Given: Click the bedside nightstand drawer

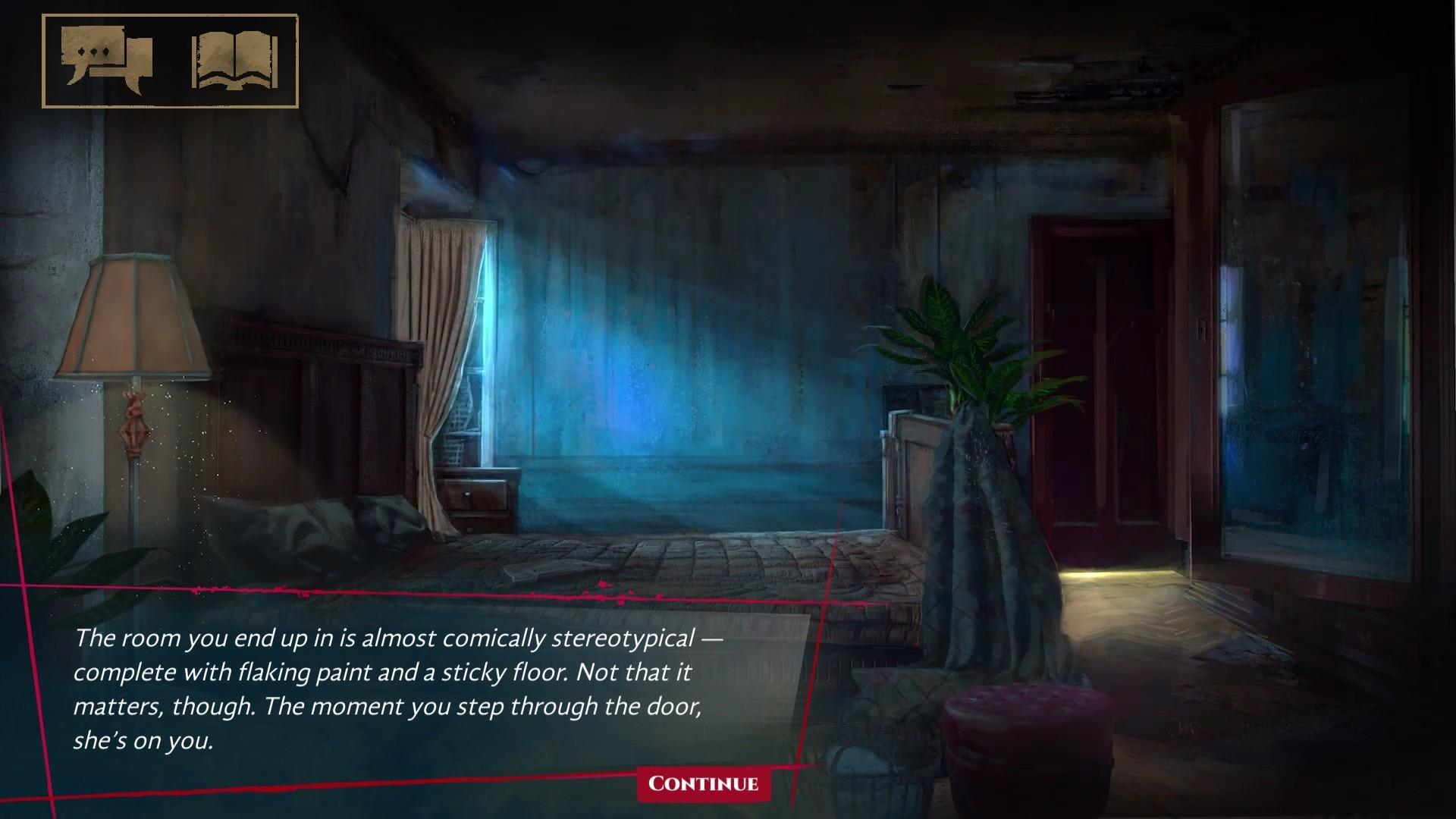Looking at the screenshot, I should click(474, 493).
